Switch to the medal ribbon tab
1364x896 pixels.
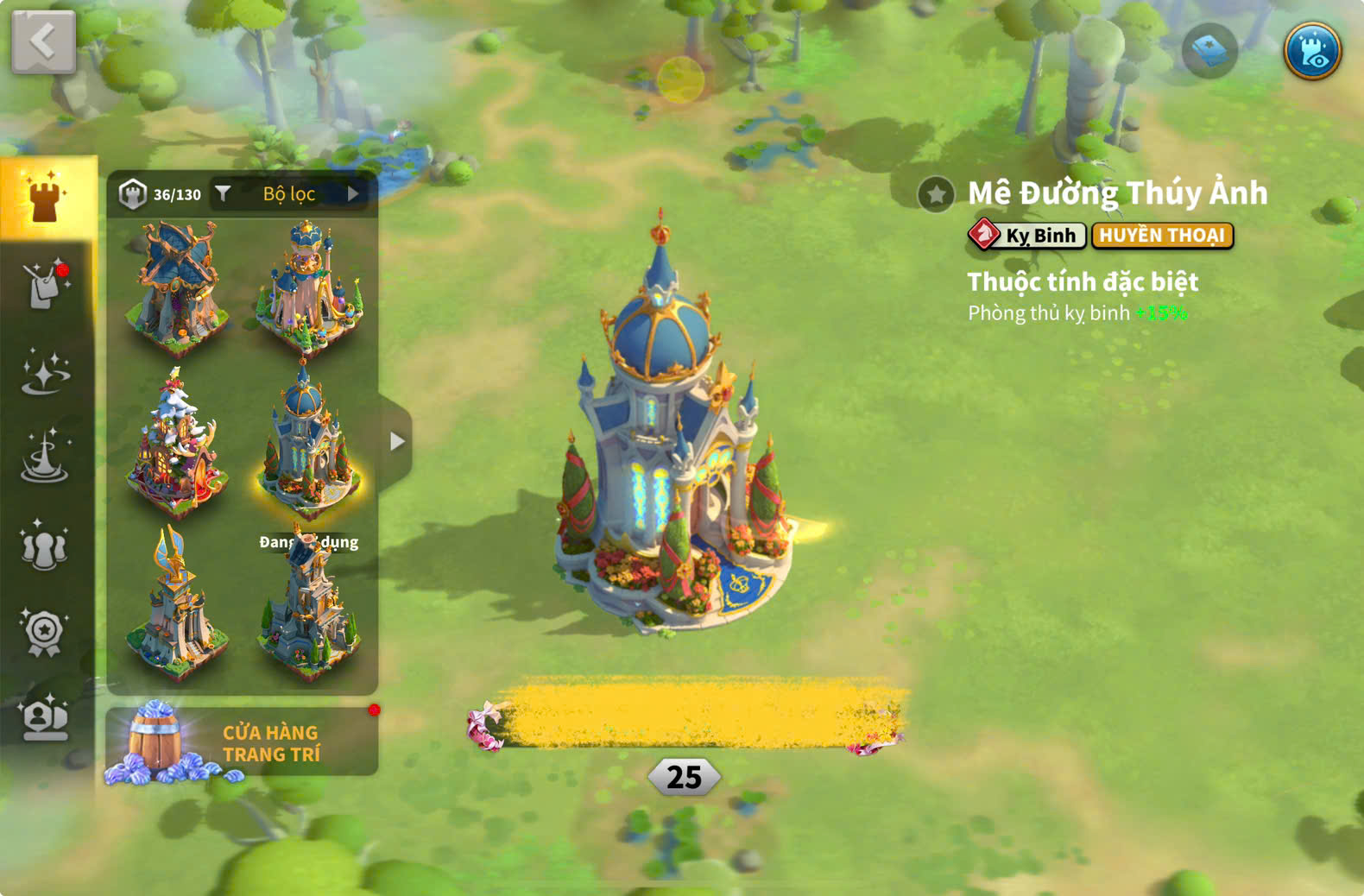45,633
